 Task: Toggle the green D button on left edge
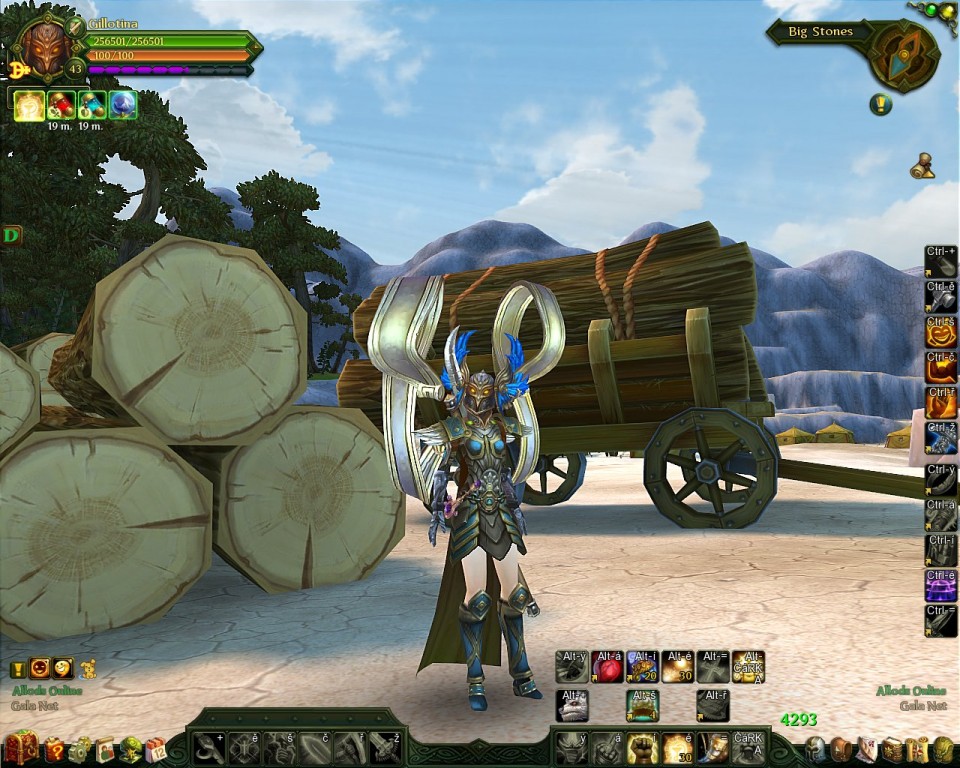(x=11, y=236)
